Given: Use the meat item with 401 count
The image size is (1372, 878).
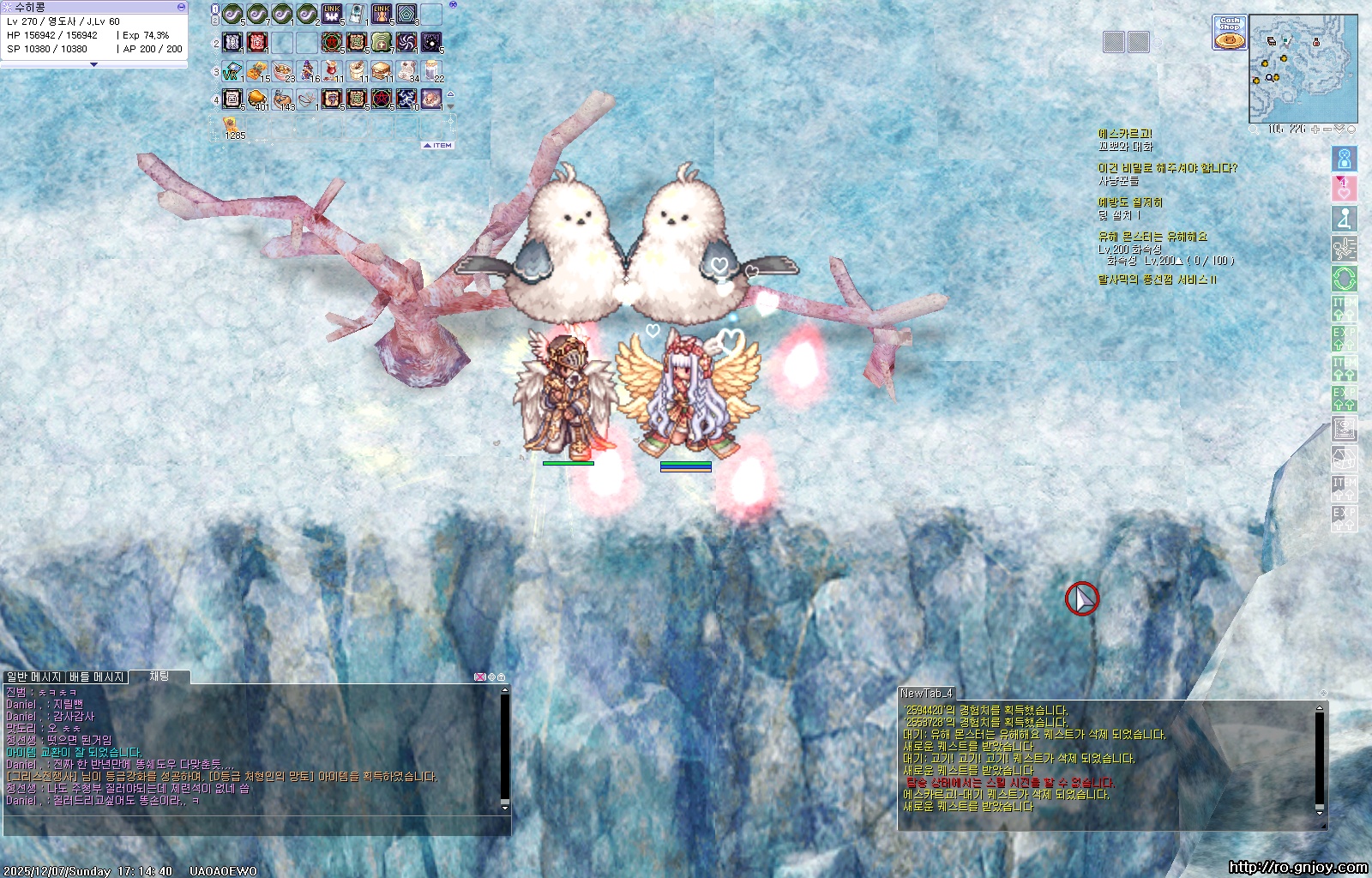Looking at the screenshot, I should point(257,99).
